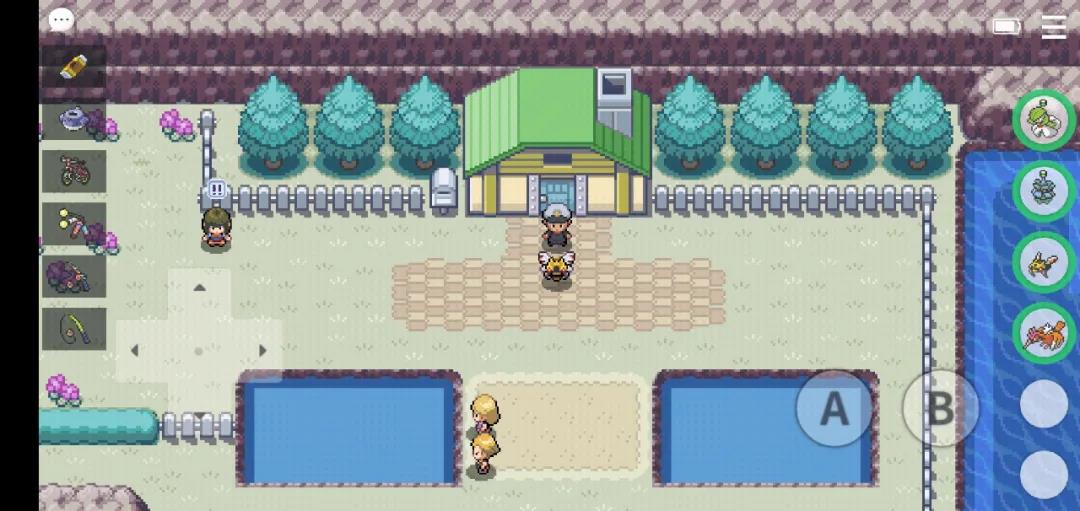The width and height of the screenshot is (1080, 511).
Task: Tap the D-pad right arrow
Action: point(262,351)
